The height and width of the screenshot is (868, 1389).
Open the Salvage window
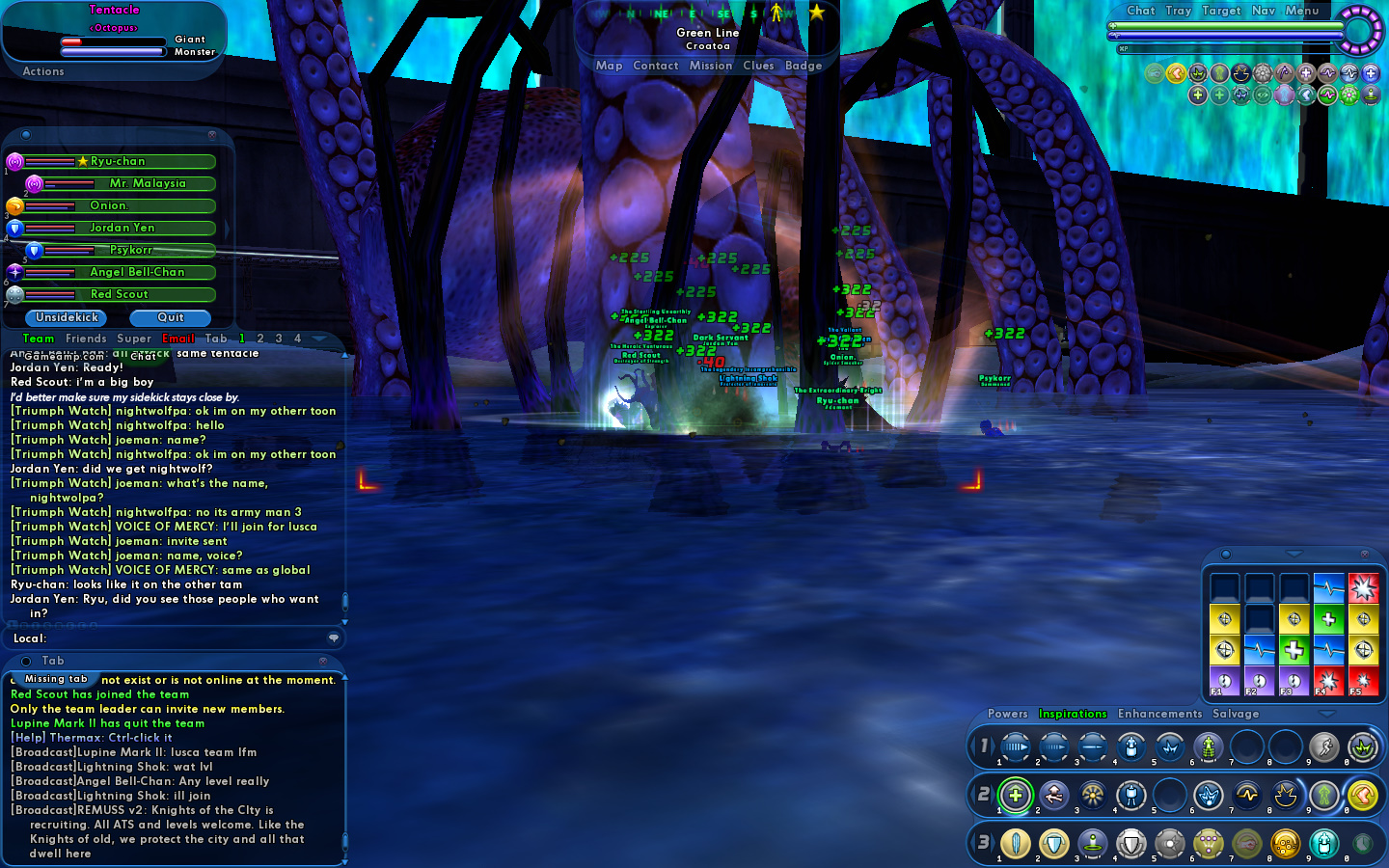point(1236,714)
